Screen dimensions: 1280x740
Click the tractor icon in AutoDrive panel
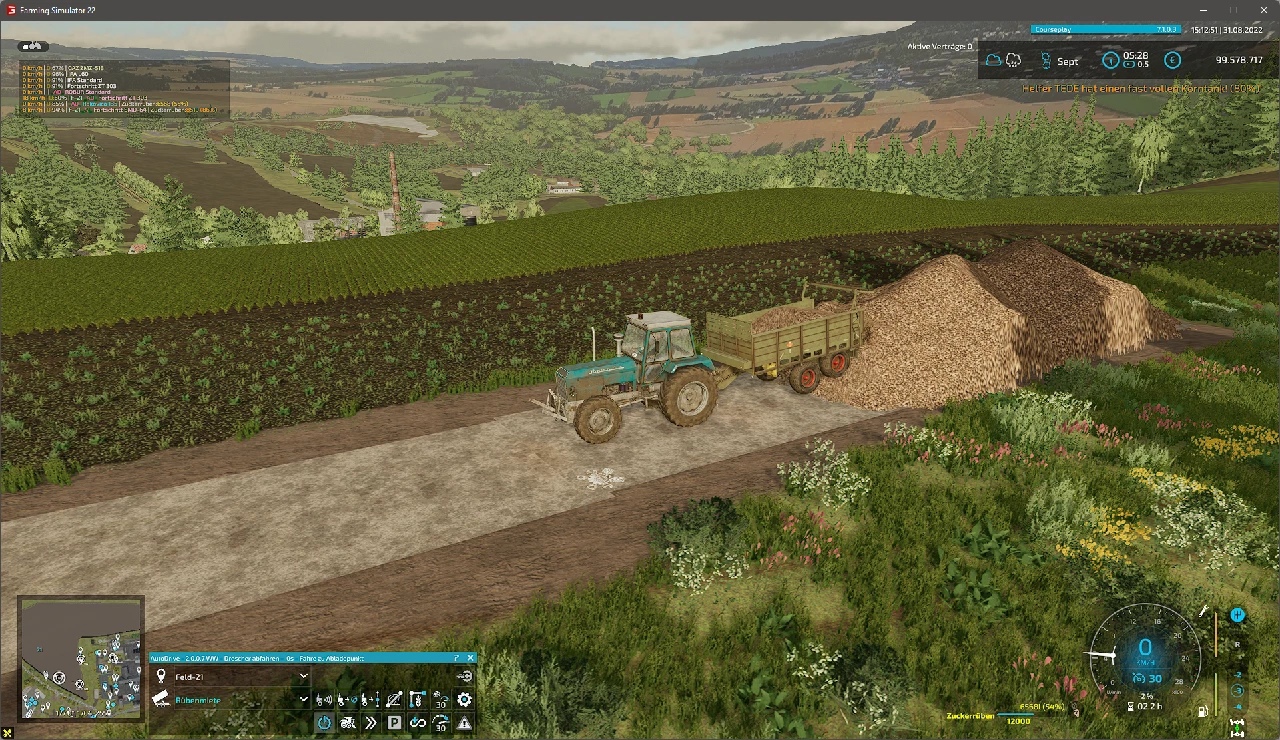pyautogui.click(x=348, y=722)
